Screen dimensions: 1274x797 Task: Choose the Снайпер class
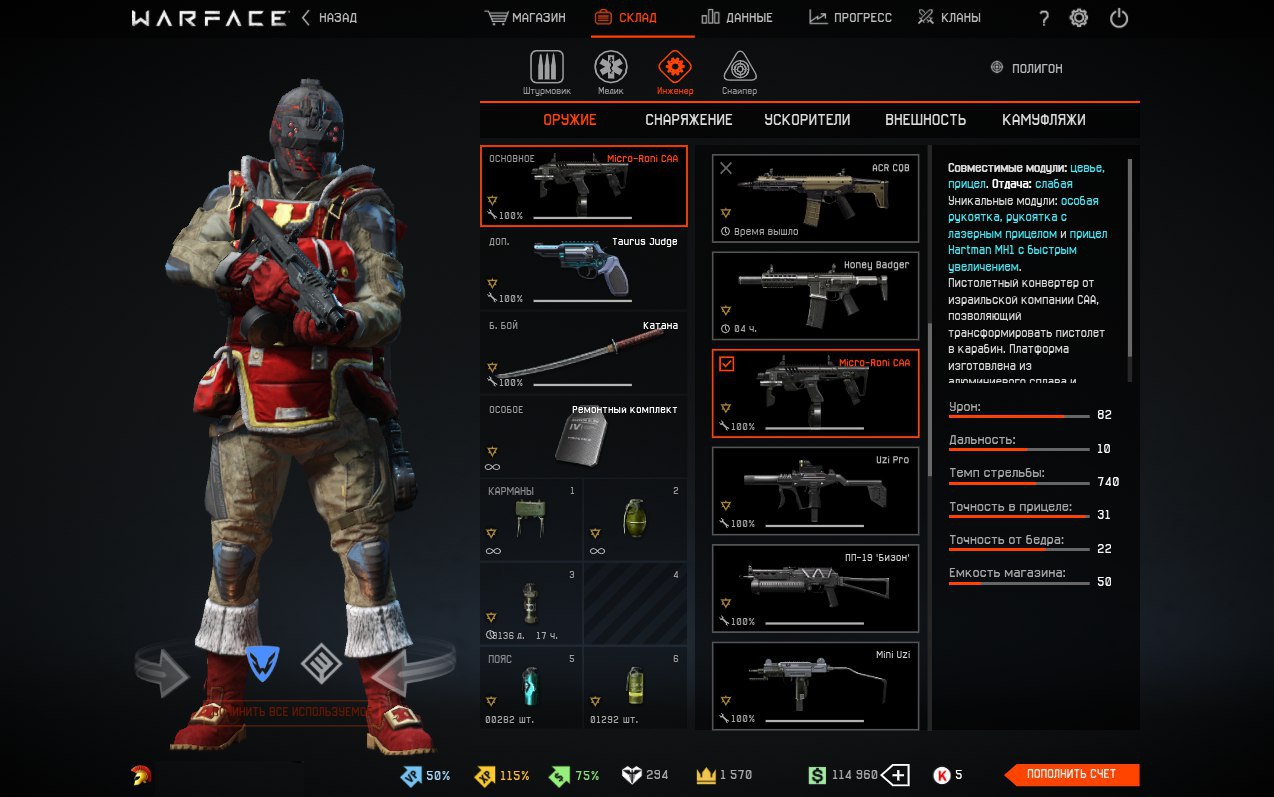pos(740,72)
